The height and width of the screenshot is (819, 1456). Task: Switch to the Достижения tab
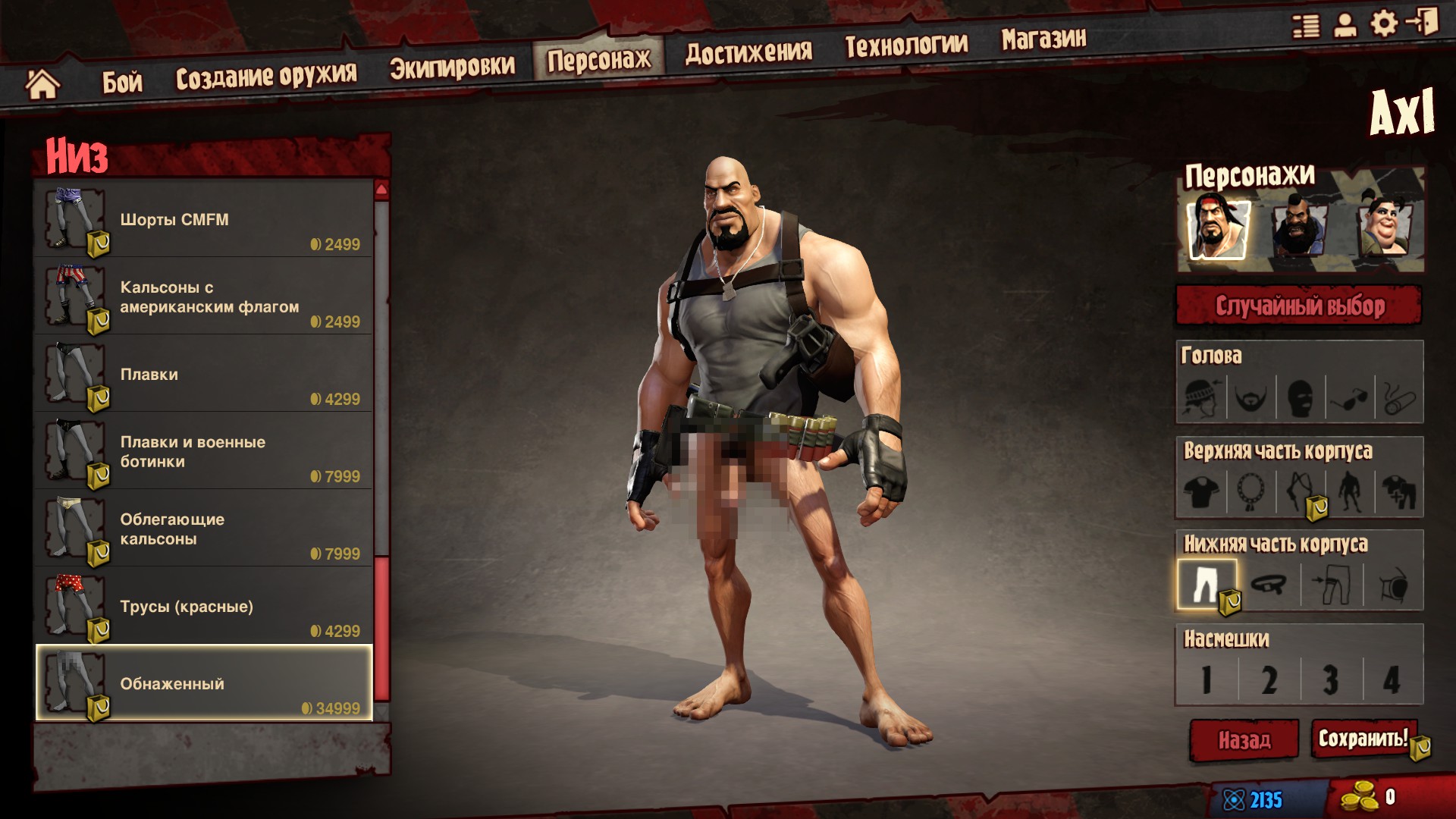748,52
